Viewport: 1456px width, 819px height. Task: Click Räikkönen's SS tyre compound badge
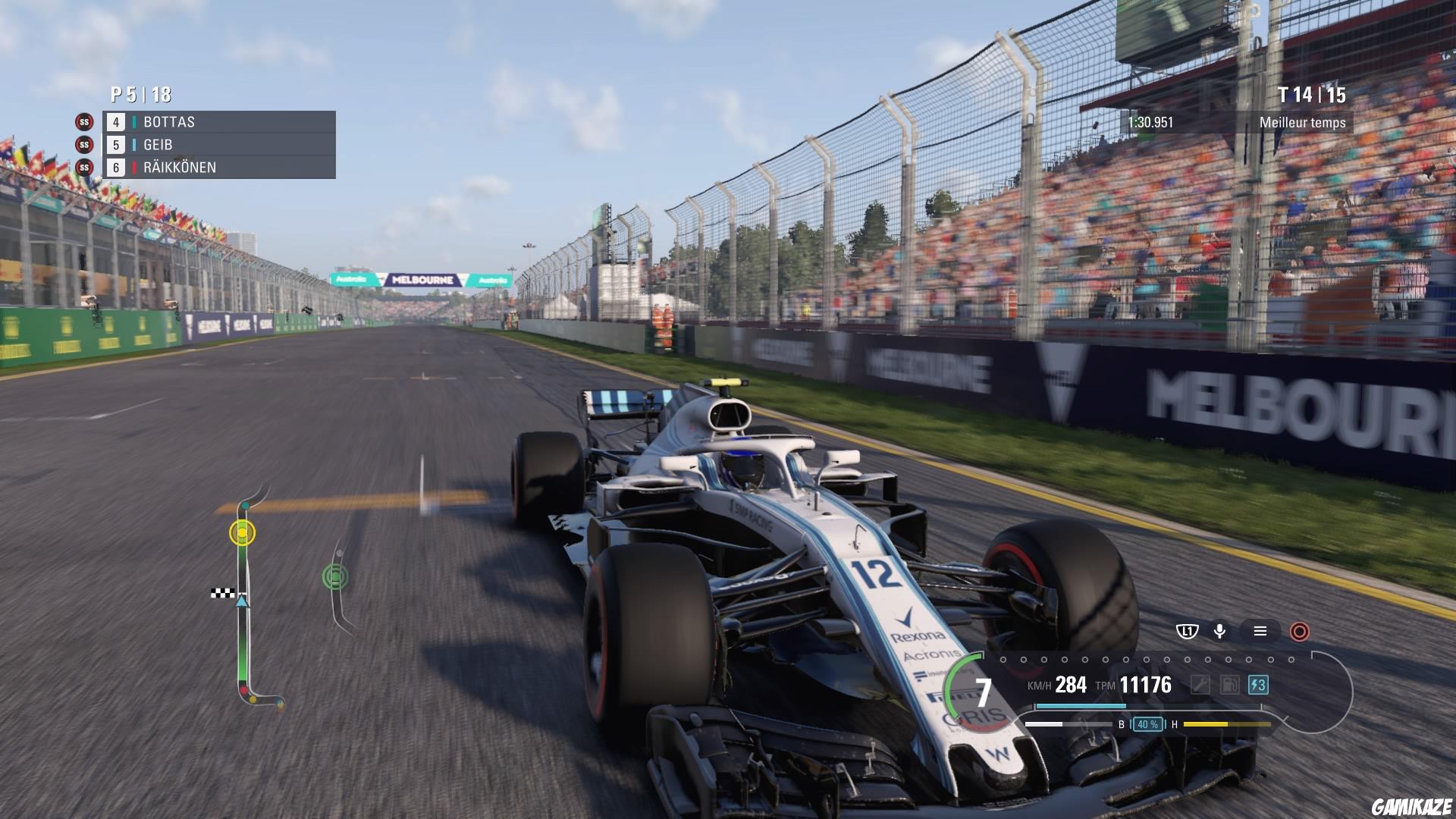(83, 168)
